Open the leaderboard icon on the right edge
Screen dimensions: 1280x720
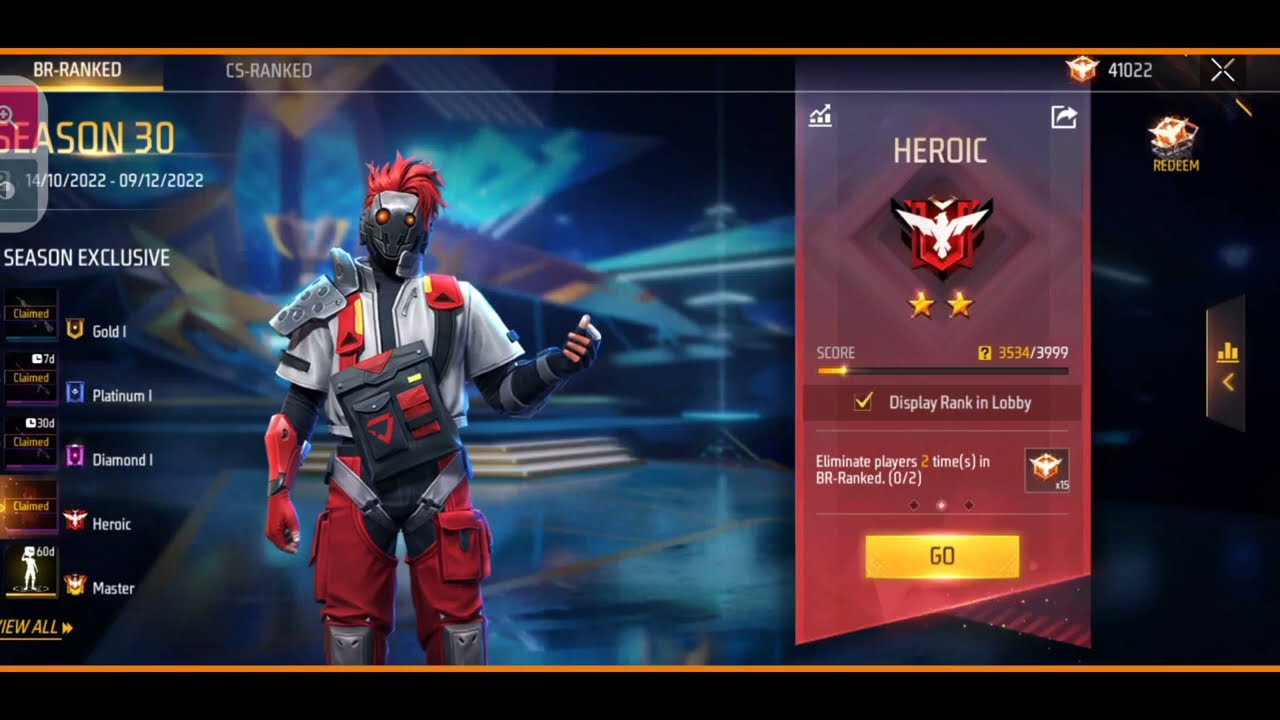(x=1226, y=352)
